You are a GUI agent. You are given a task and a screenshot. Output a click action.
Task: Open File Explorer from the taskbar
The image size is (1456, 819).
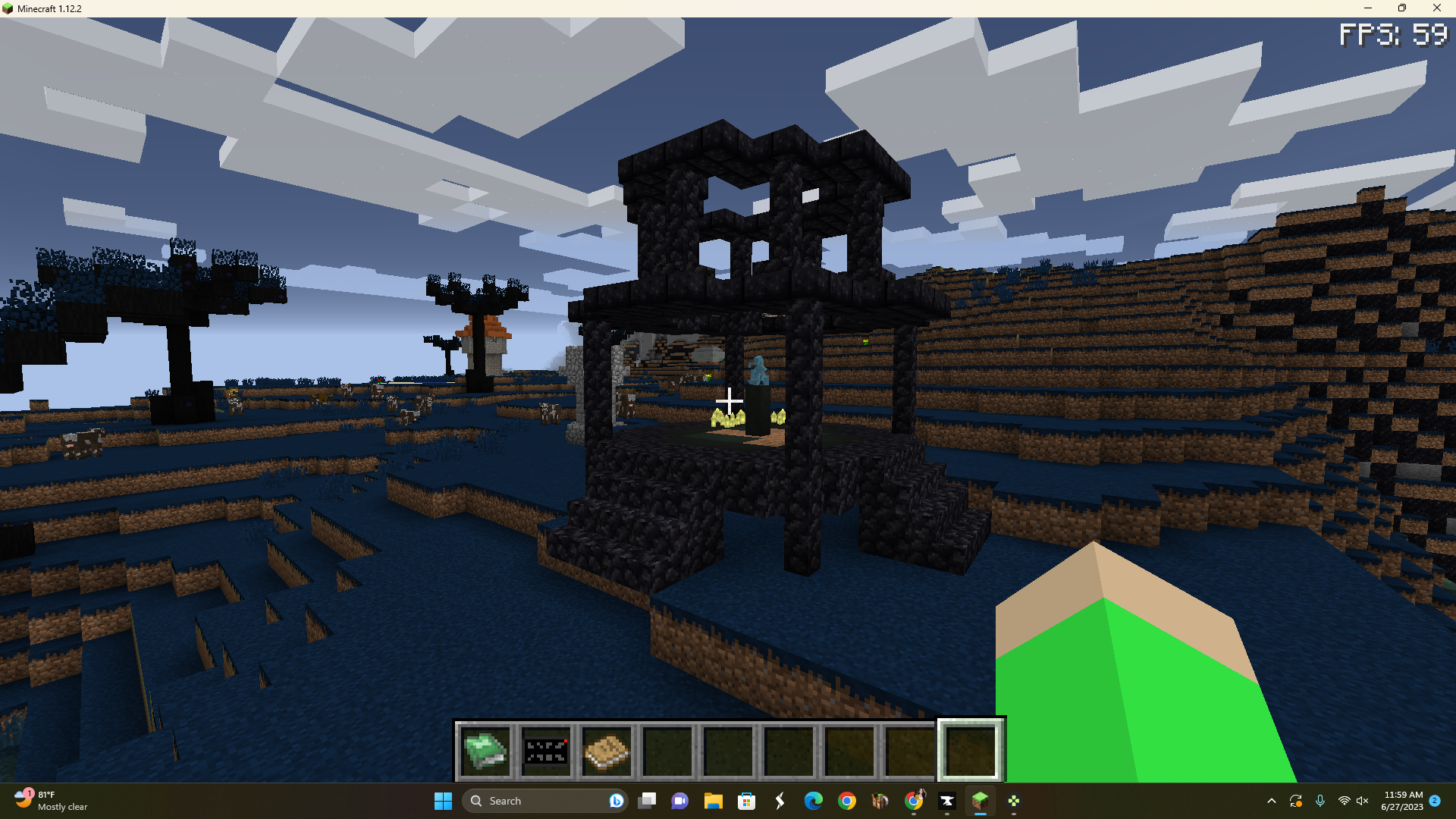click(x=714, y=801)
